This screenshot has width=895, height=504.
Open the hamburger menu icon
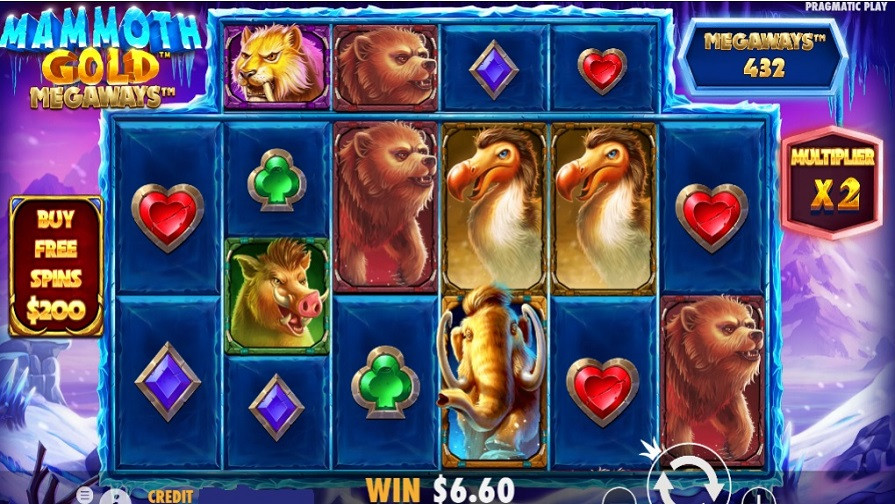tap(86, 495)
